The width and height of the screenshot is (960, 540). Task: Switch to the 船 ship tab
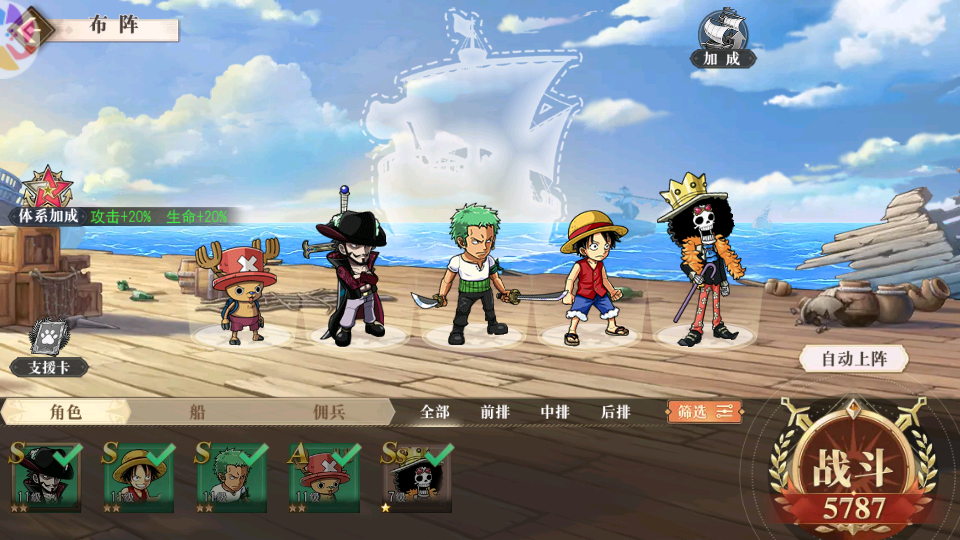pos(197,411)
